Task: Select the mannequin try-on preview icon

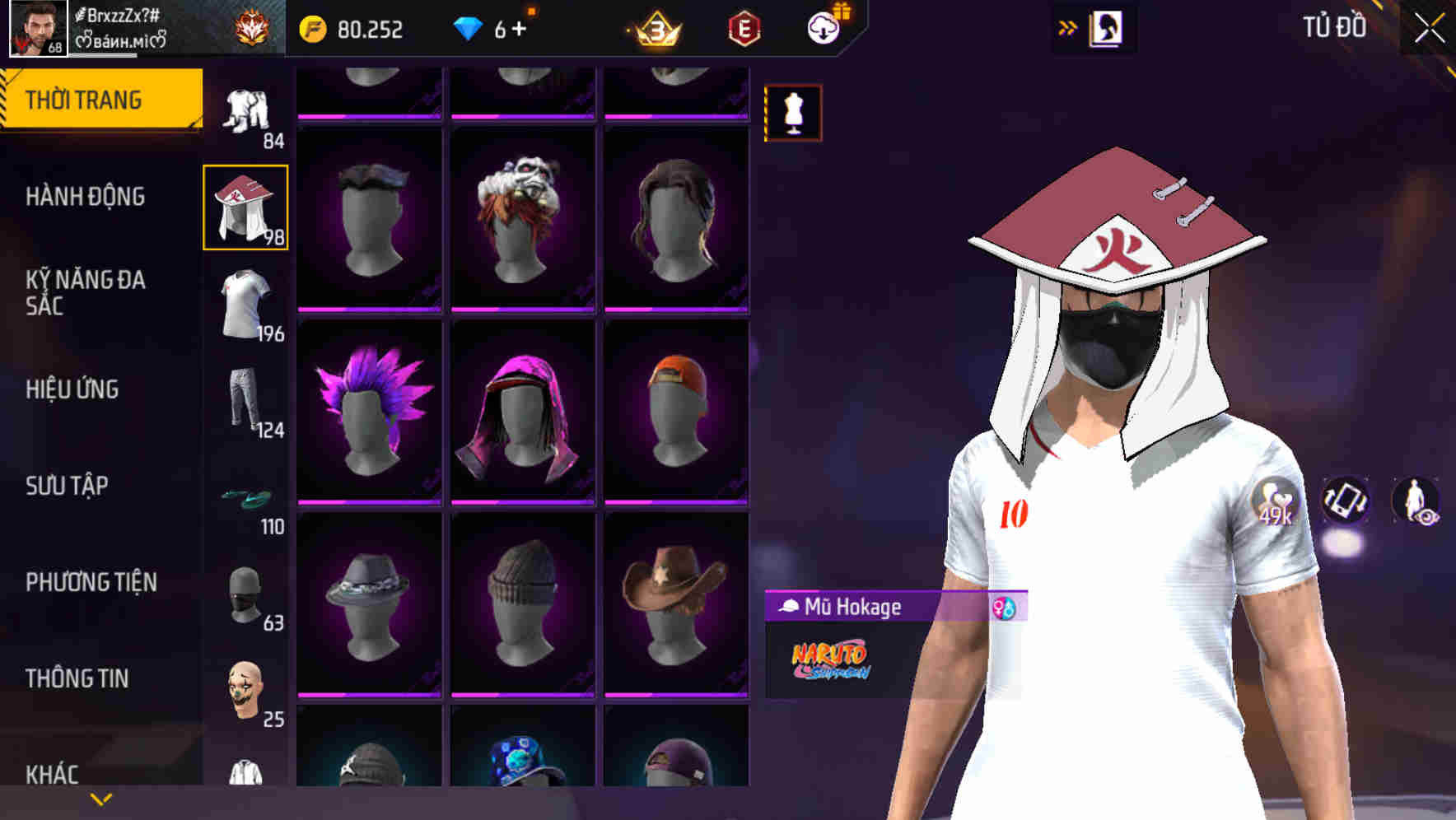Action: (x=792, y=111)
